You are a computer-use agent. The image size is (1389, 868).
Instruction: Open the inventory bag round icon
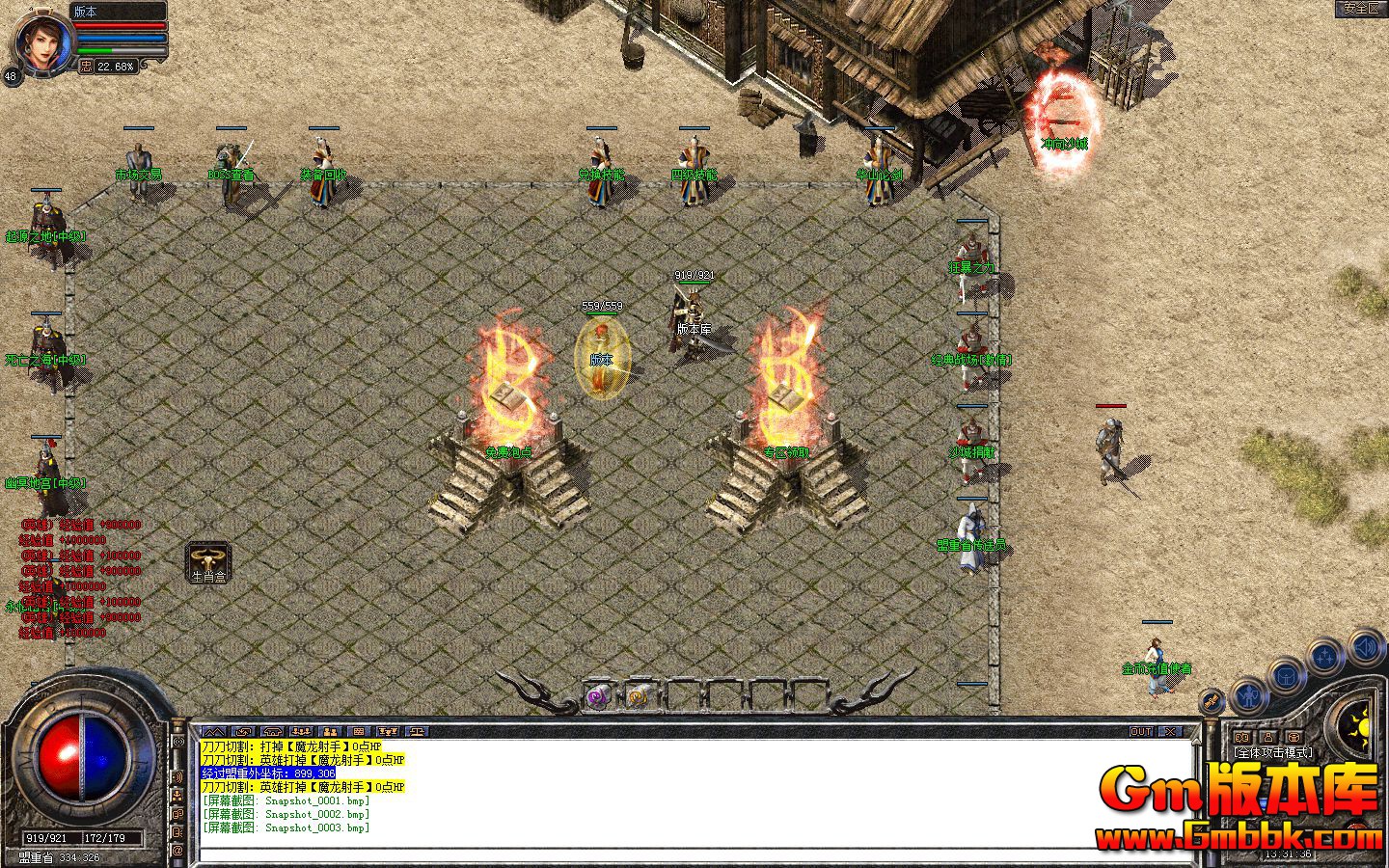(1286, 676)
